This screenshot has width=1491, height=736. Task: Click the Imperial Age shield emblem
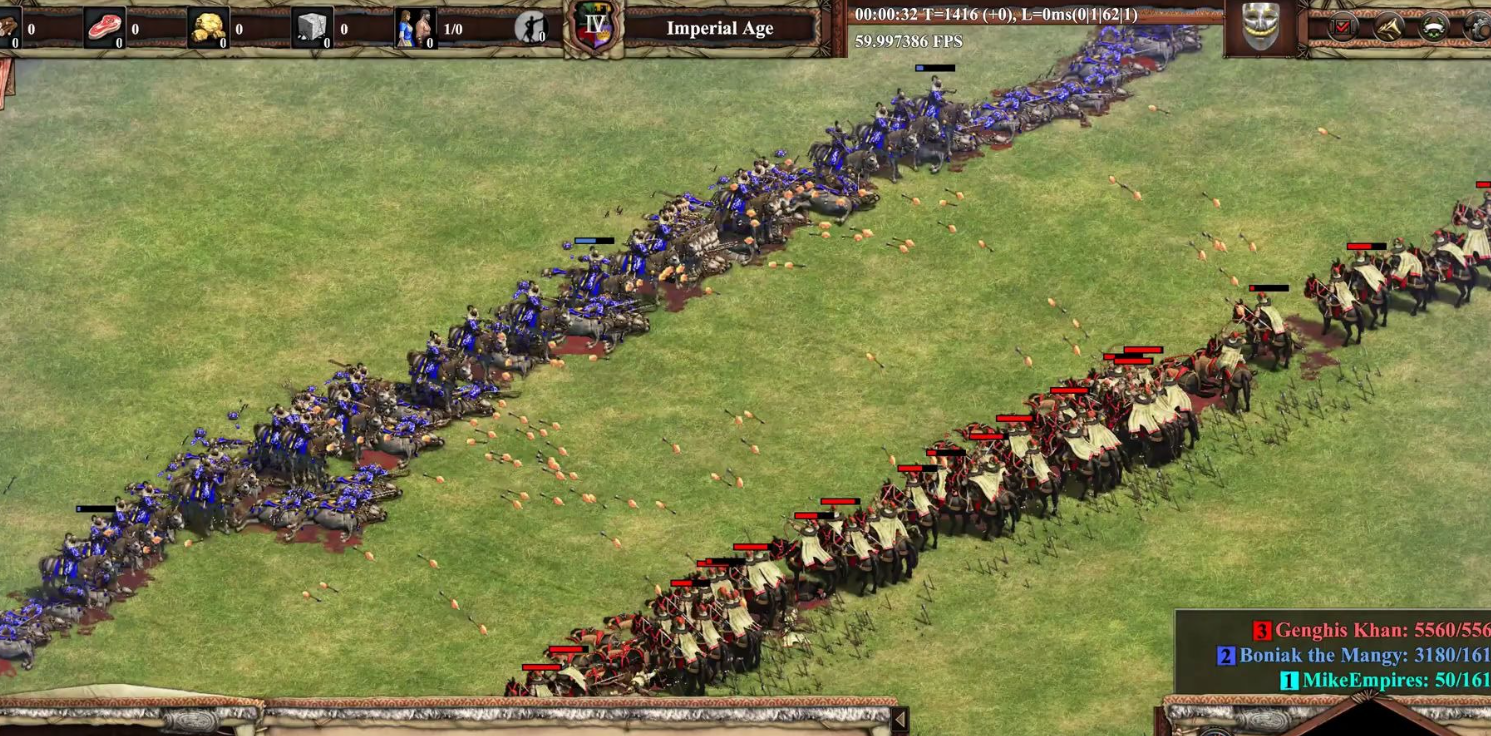[x=595, y=26]
